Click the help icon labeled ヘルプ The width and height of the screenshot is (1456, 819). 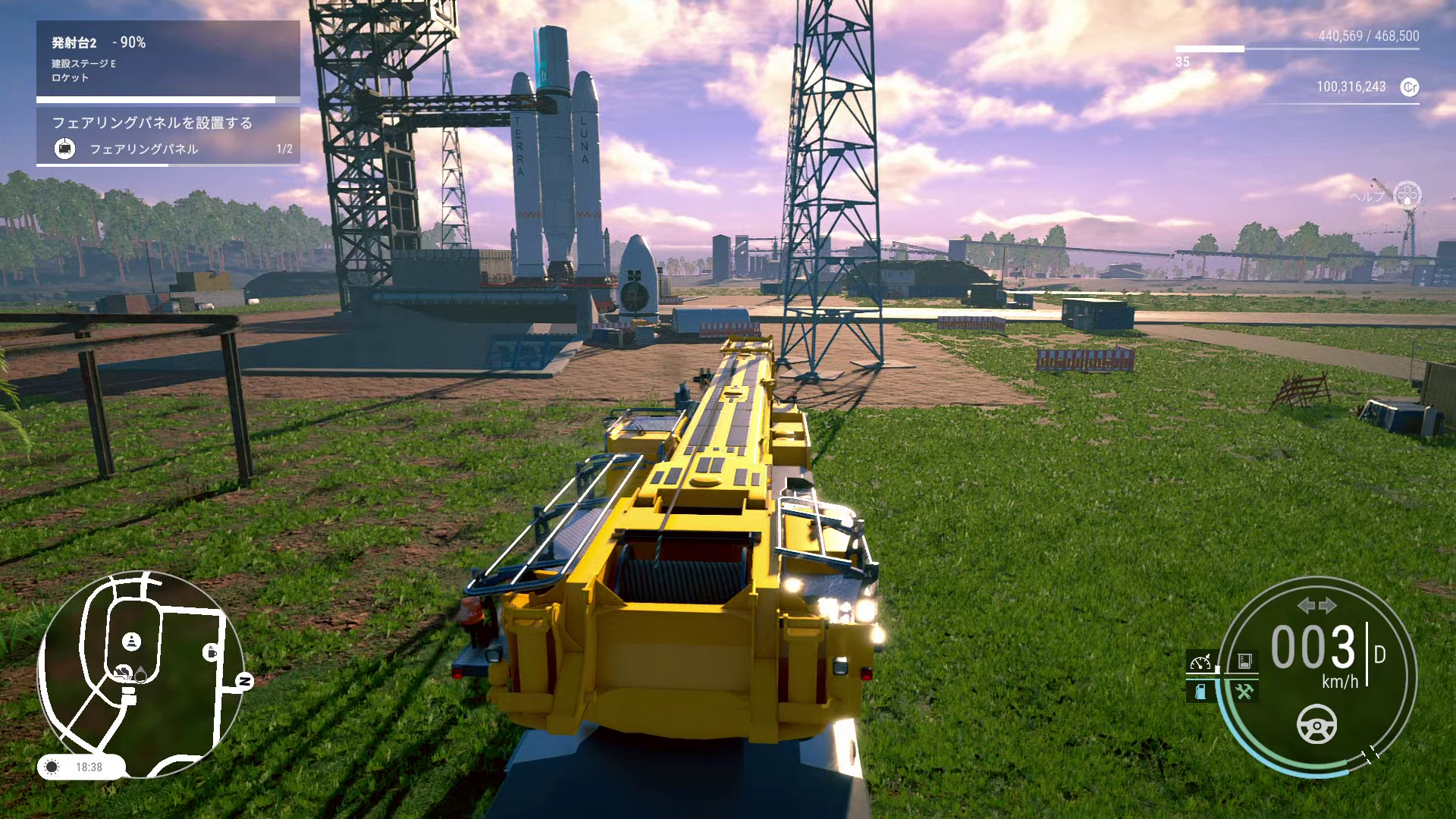coord(1407,194)
